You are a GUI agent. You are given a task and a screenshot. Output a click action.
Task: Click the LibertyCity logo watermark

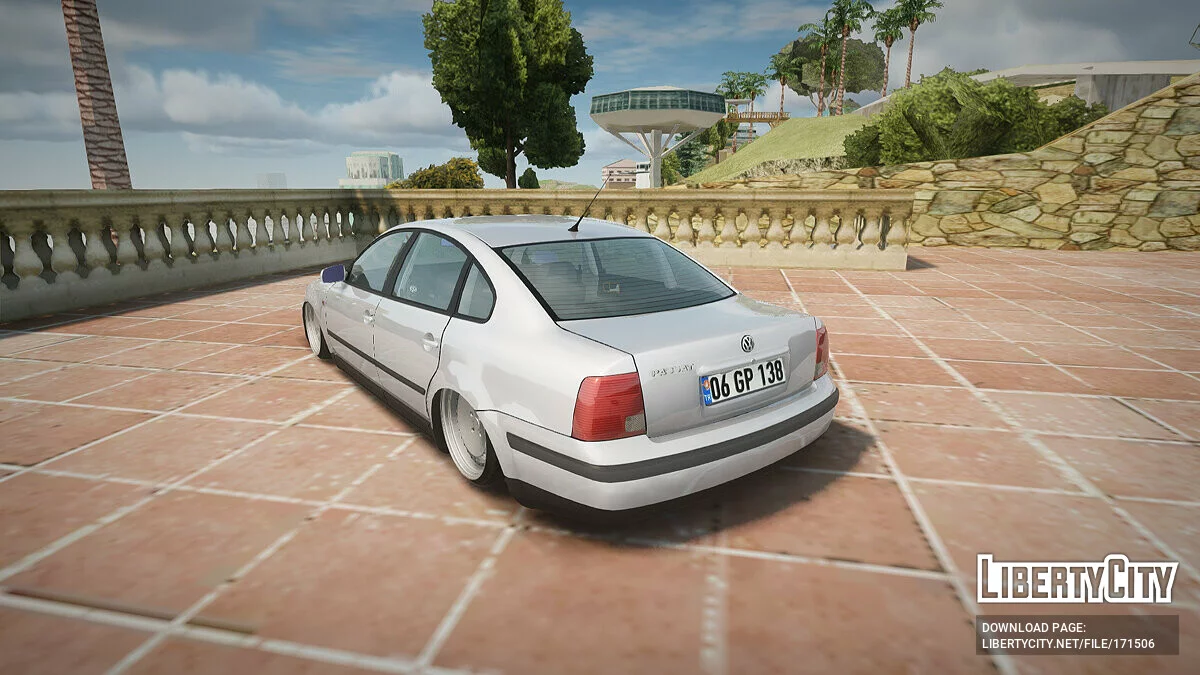point(1077,579)
